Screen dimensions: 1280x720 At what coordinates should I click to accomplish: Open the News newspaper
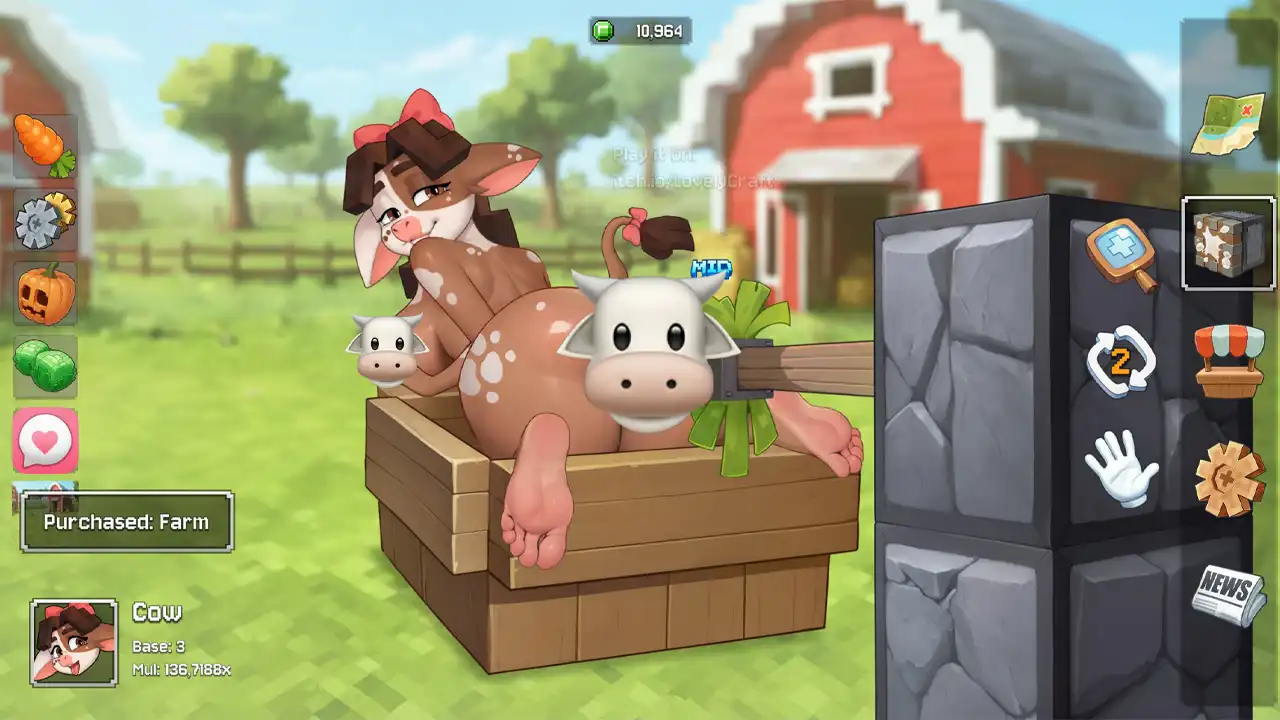tap(1228, 594)
